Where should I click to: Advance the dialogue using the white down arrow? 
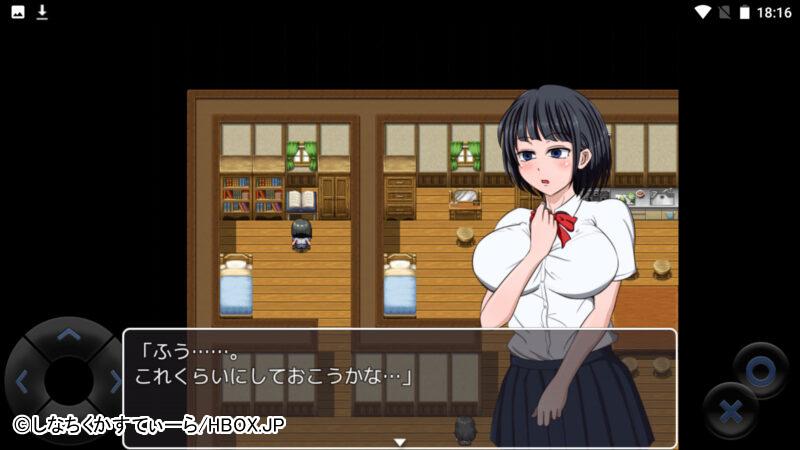[x=399, y=441]
